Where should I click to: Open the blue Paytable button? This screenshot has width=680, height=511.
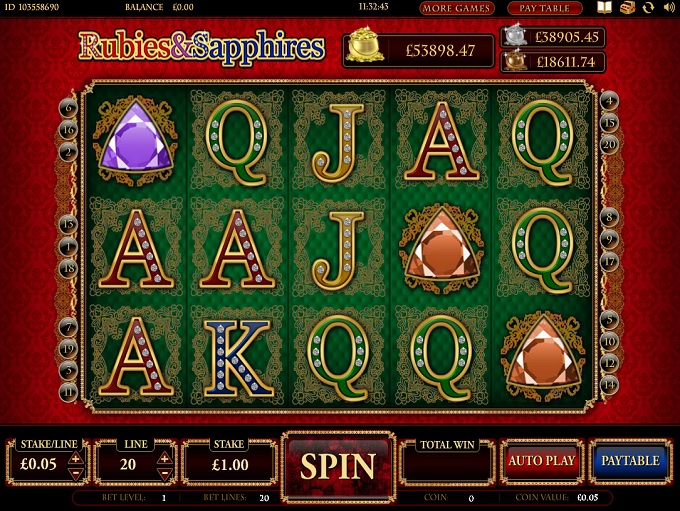(630, 461)
